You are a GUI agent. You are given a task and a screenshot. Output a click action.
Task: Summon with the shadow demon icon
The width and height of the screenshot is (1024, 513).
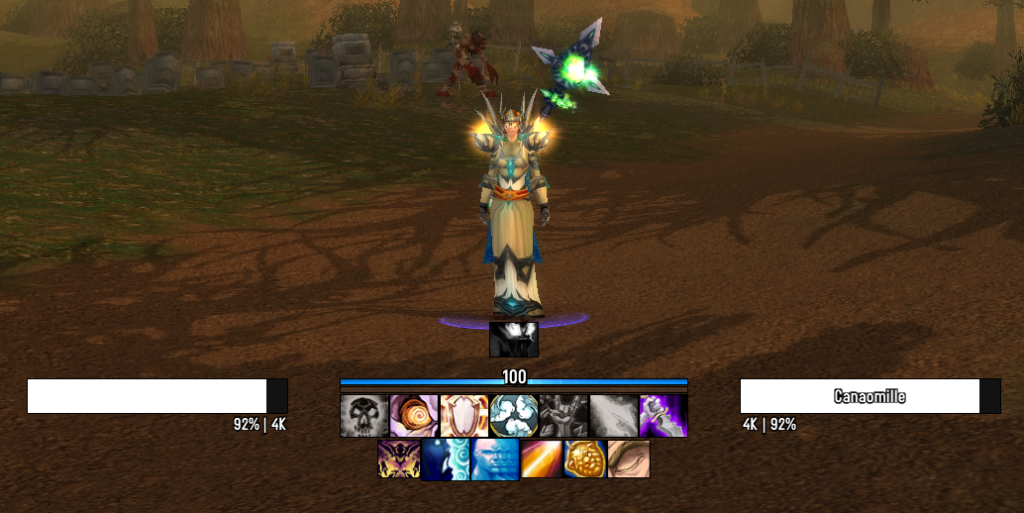[398, 459]
